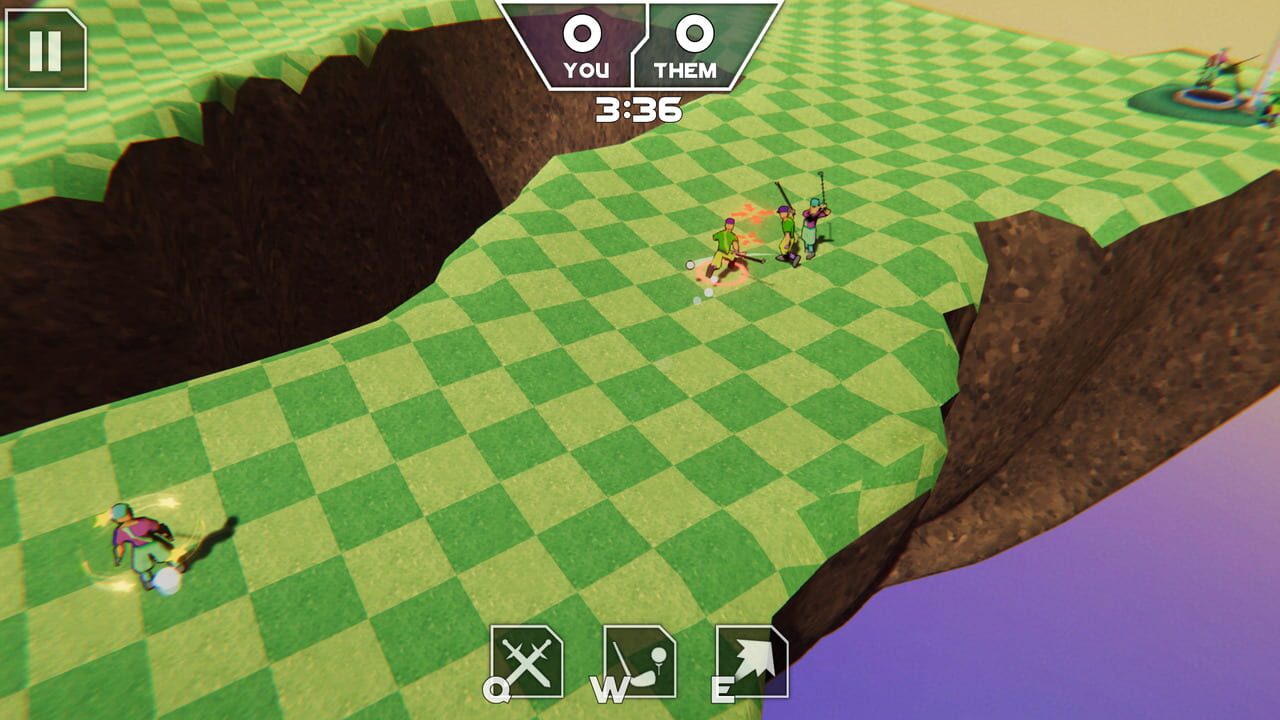Click the white golf ball near the green player
This screenshot has width=1280, height=720.
[x=690, y=265]
